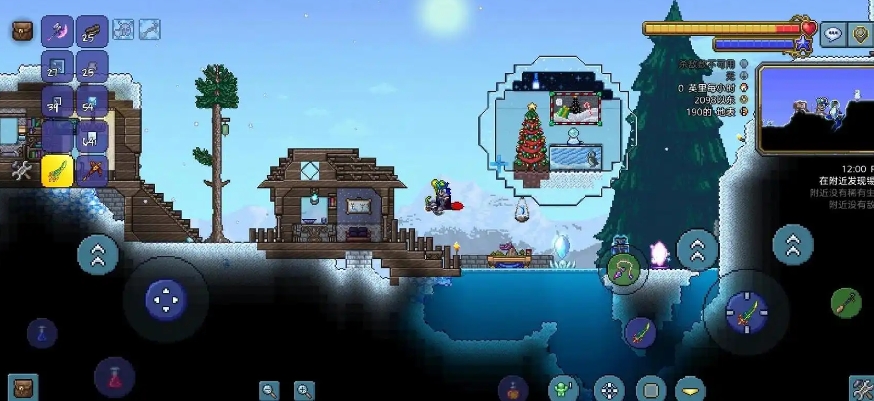Use the red healing potion quick button
Viewport: 874px width, 401px height.
coord(114,377)
